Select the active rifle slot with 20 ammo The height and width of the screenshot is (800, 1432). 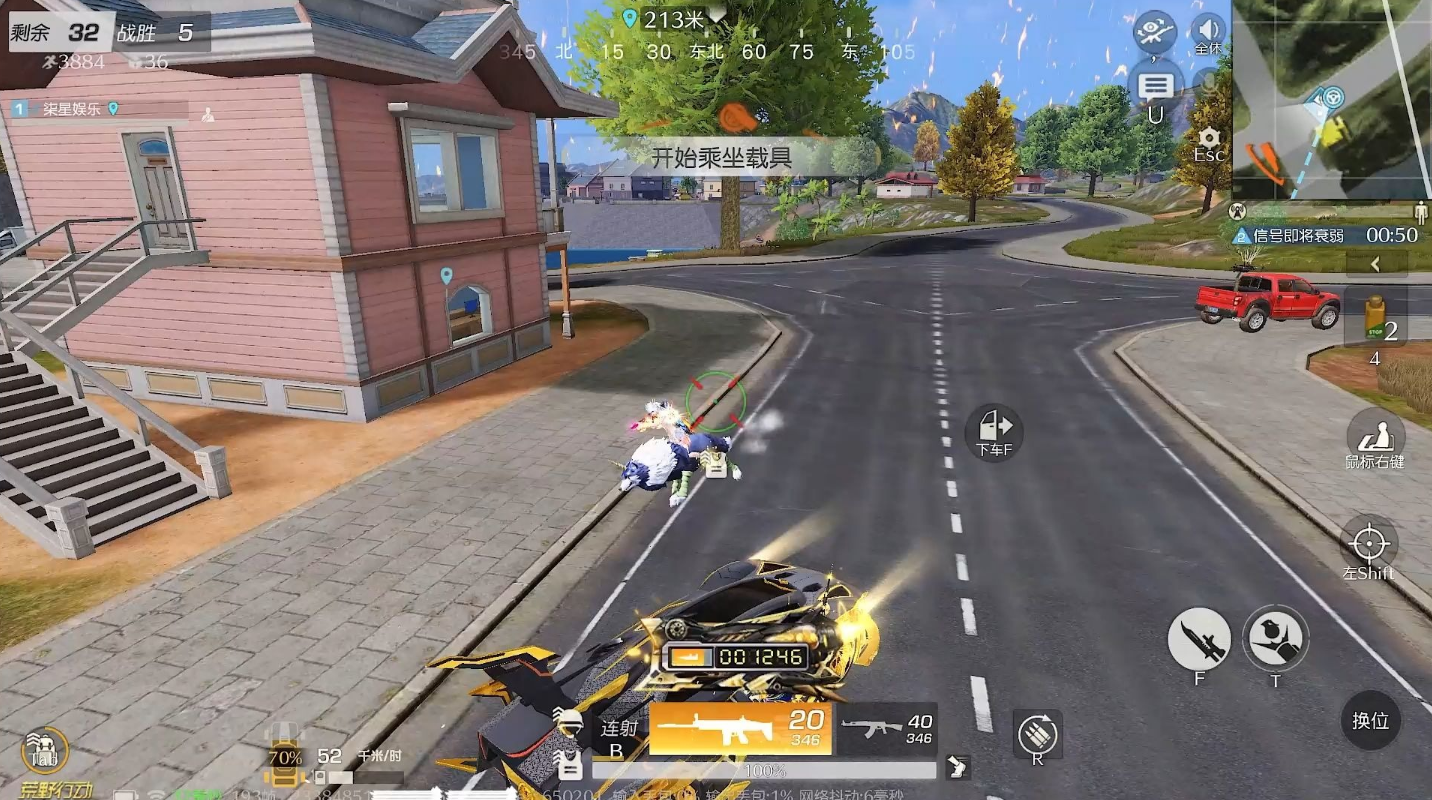click(x=740, y=728)
